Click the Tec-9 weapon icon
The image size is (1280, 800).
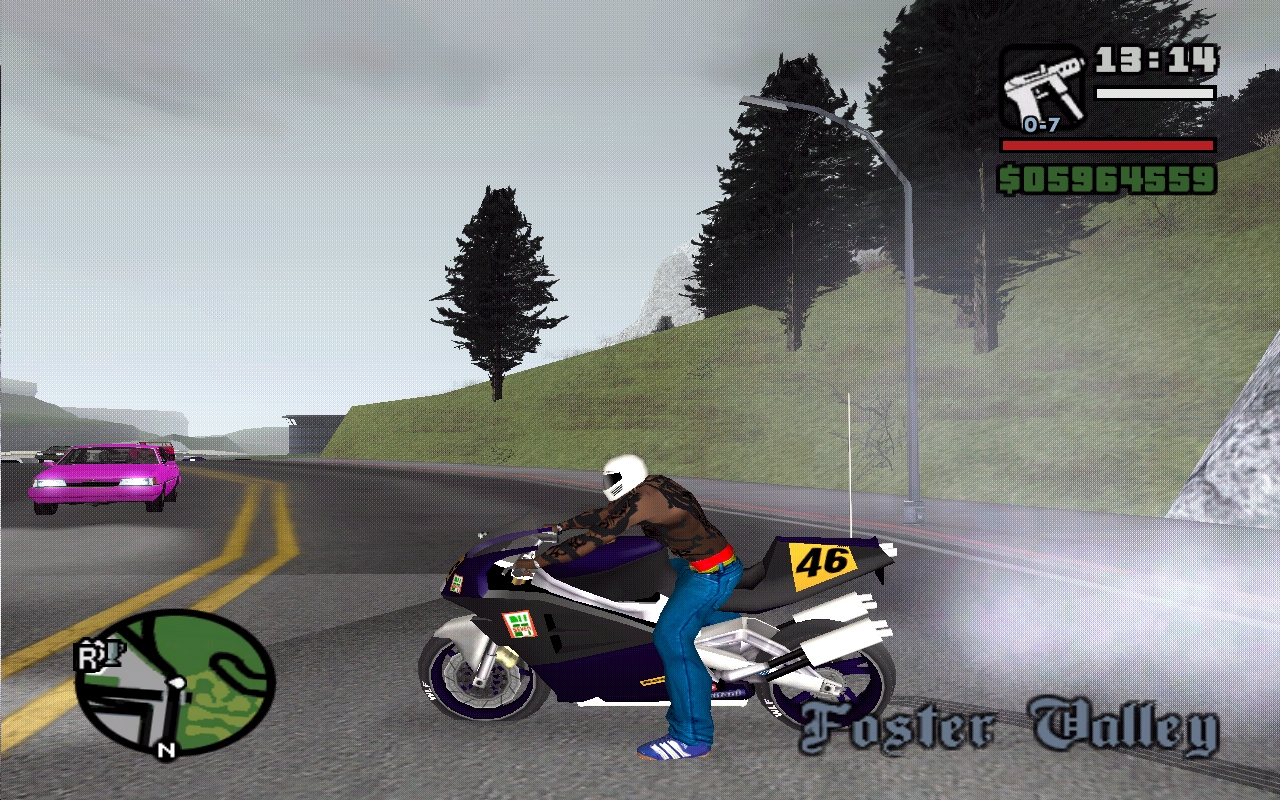(1042, 88)
